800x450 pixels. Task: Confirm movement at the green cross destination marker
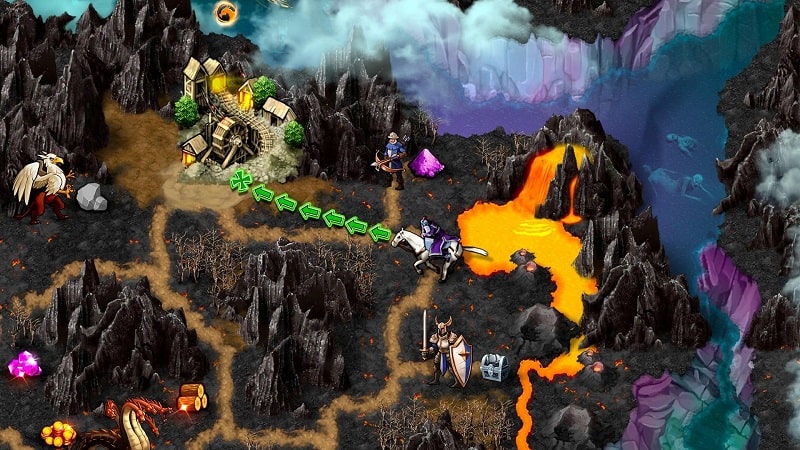pos(239,181)
